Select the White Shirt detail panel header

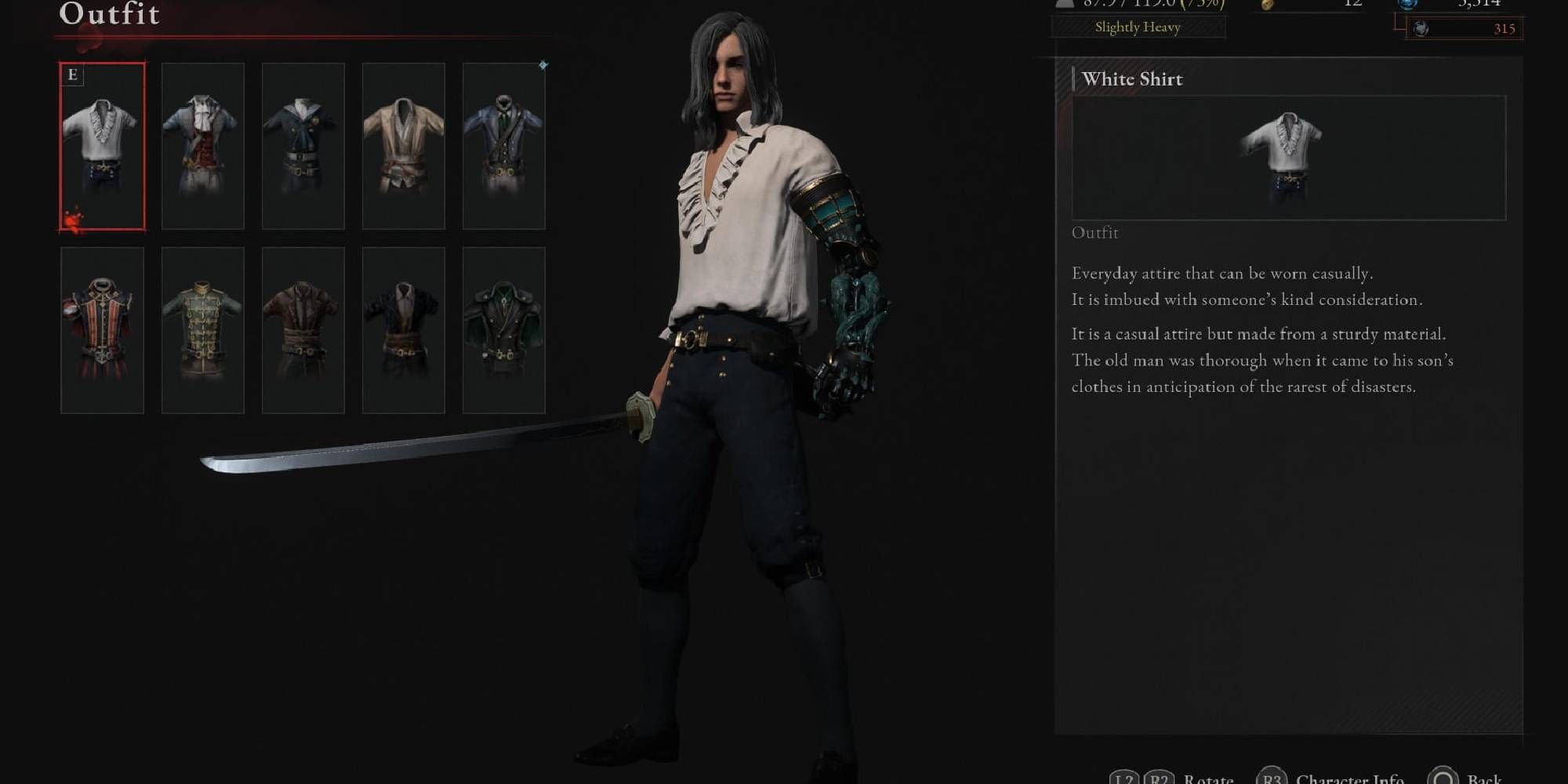(1132, 79)
